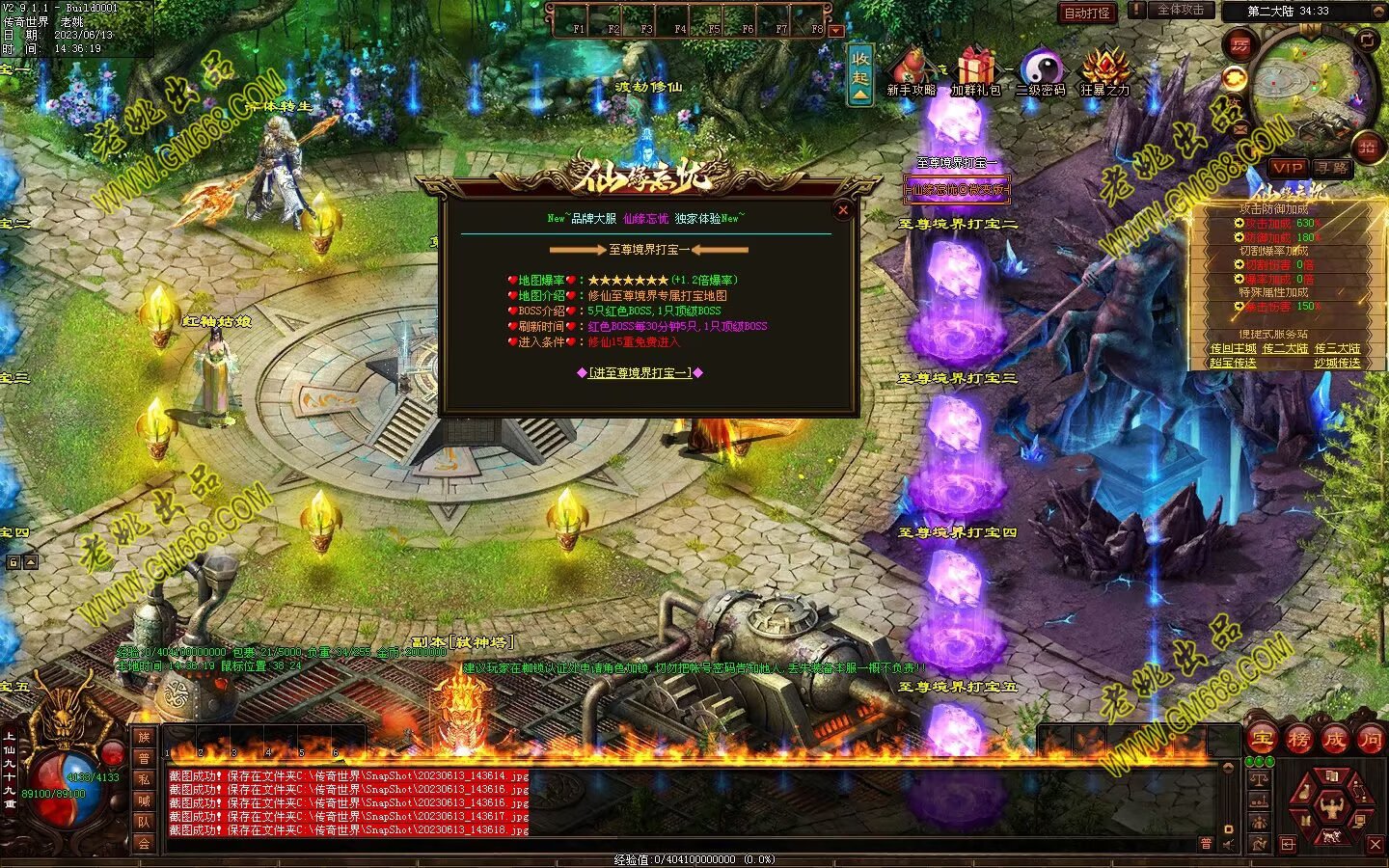Open the 二级密码 yin-yang icon
The image size is (1389, 868).
(x=1040, y=71)
